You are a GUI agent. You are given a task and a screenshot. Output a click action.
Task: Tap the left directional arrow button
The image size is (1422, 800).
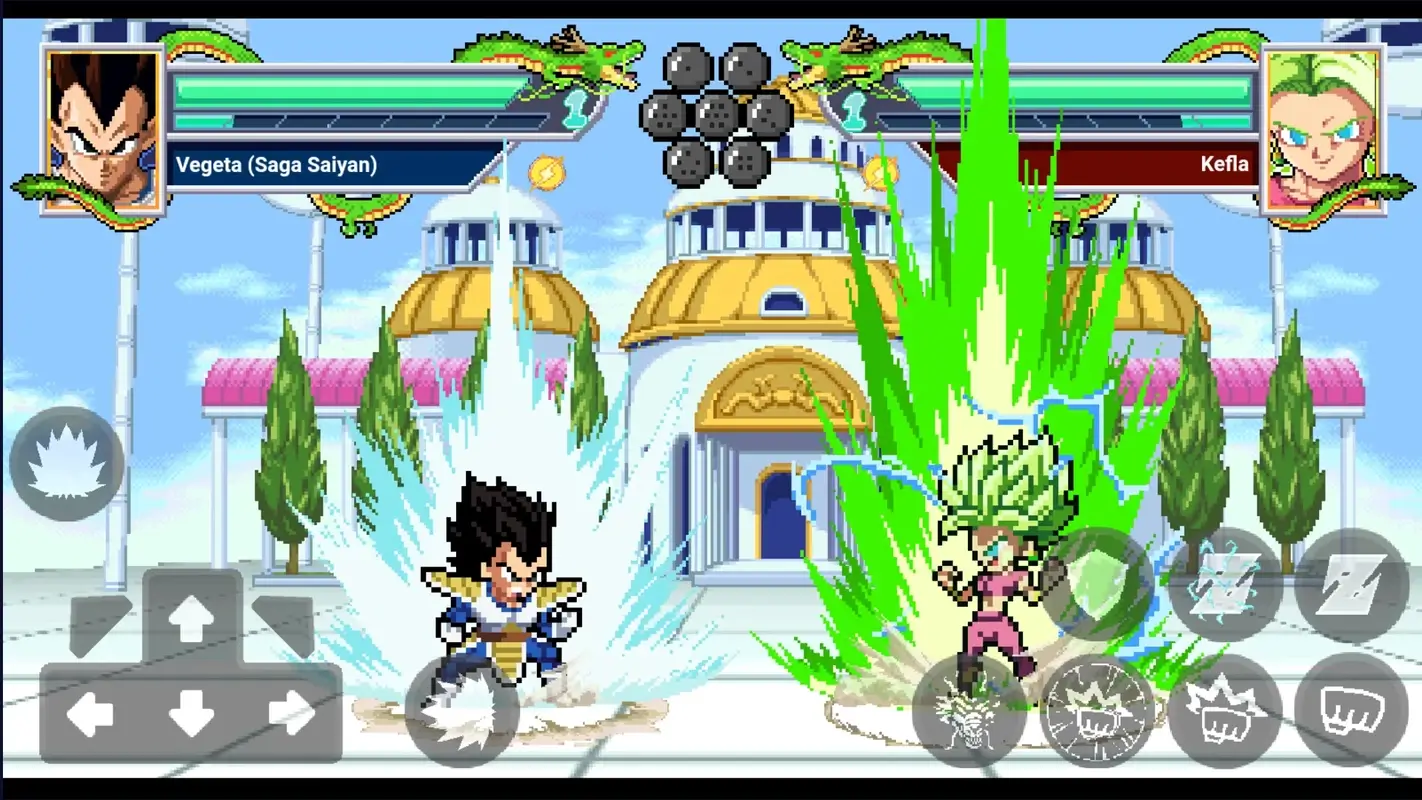tap(91, 712)
